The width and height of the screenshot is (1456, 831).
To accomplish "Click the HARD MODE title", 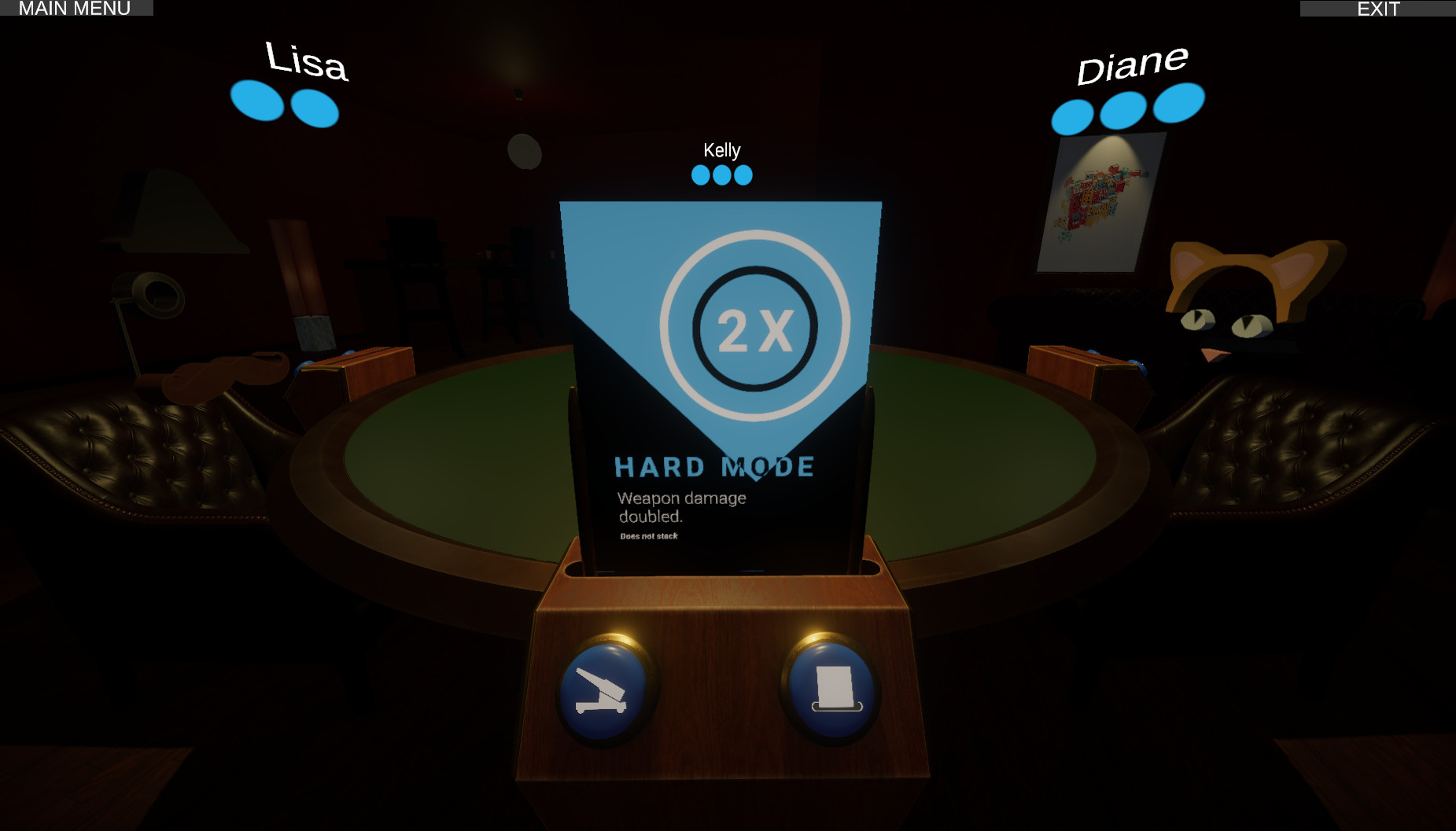I will coord(714,465).
